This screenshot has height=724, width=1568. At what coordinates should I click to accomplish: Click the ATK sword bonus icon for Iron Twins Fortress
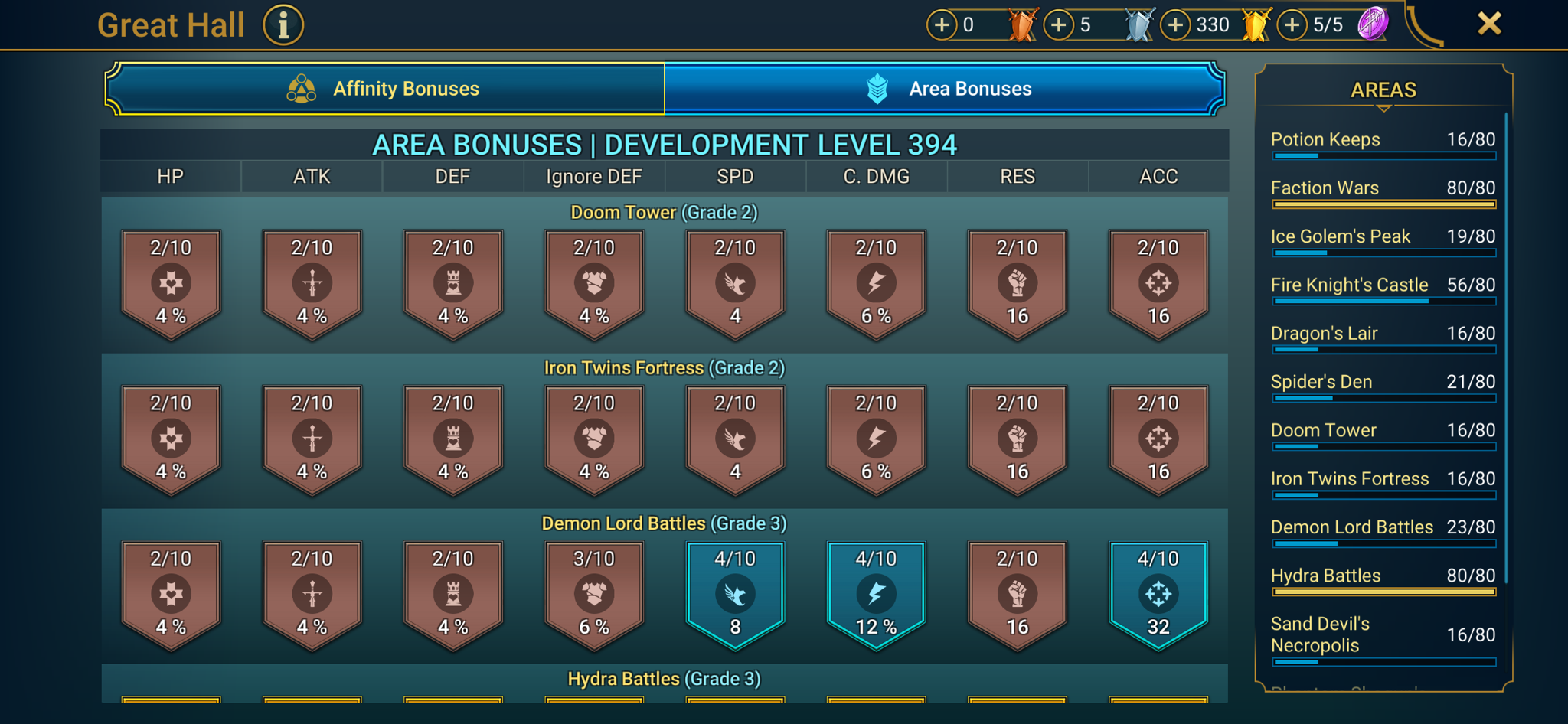[x=312, y=439]
